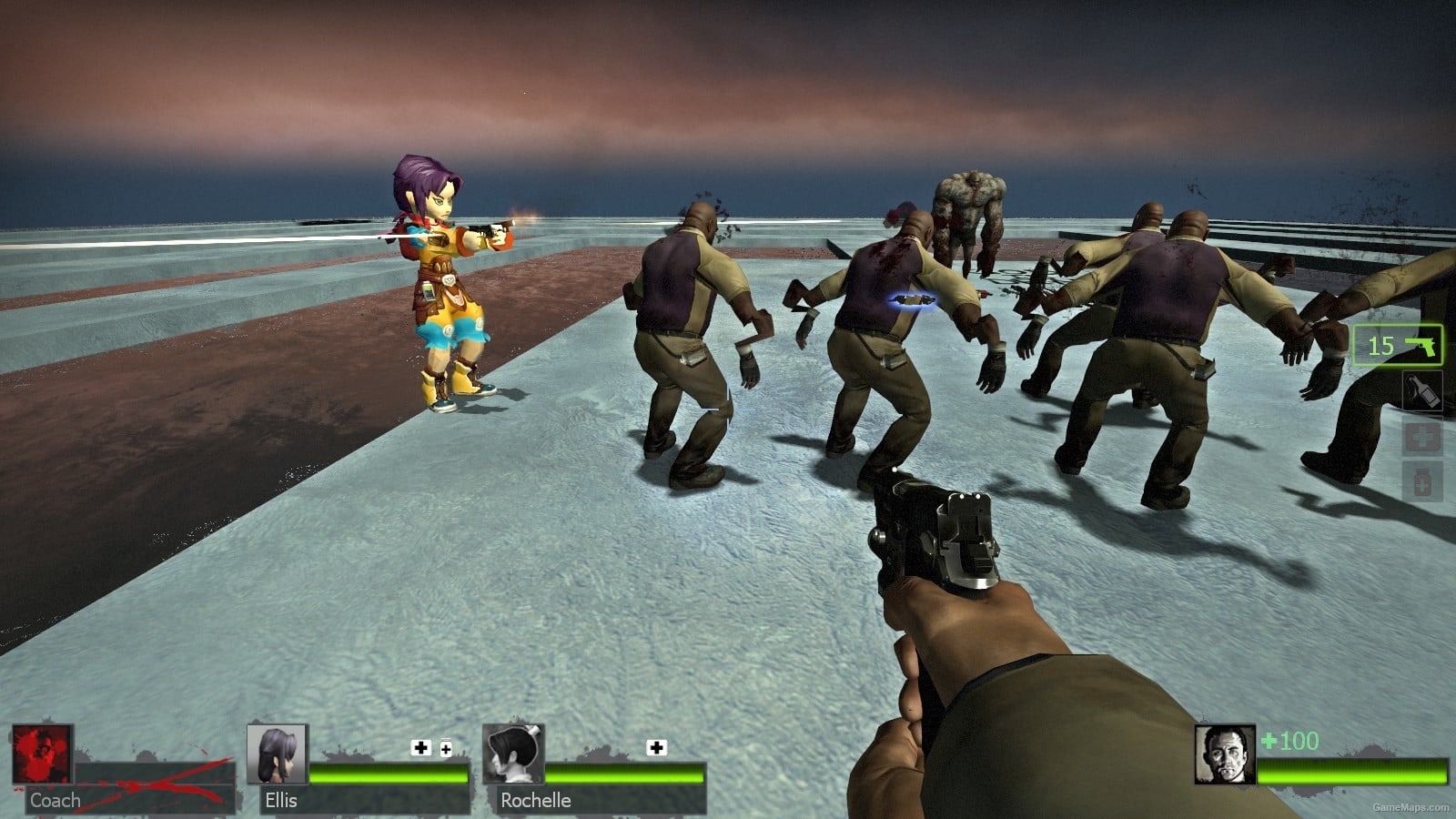Select the pistol weapon slot showing 15 ammo

(x=1399, y=347)
